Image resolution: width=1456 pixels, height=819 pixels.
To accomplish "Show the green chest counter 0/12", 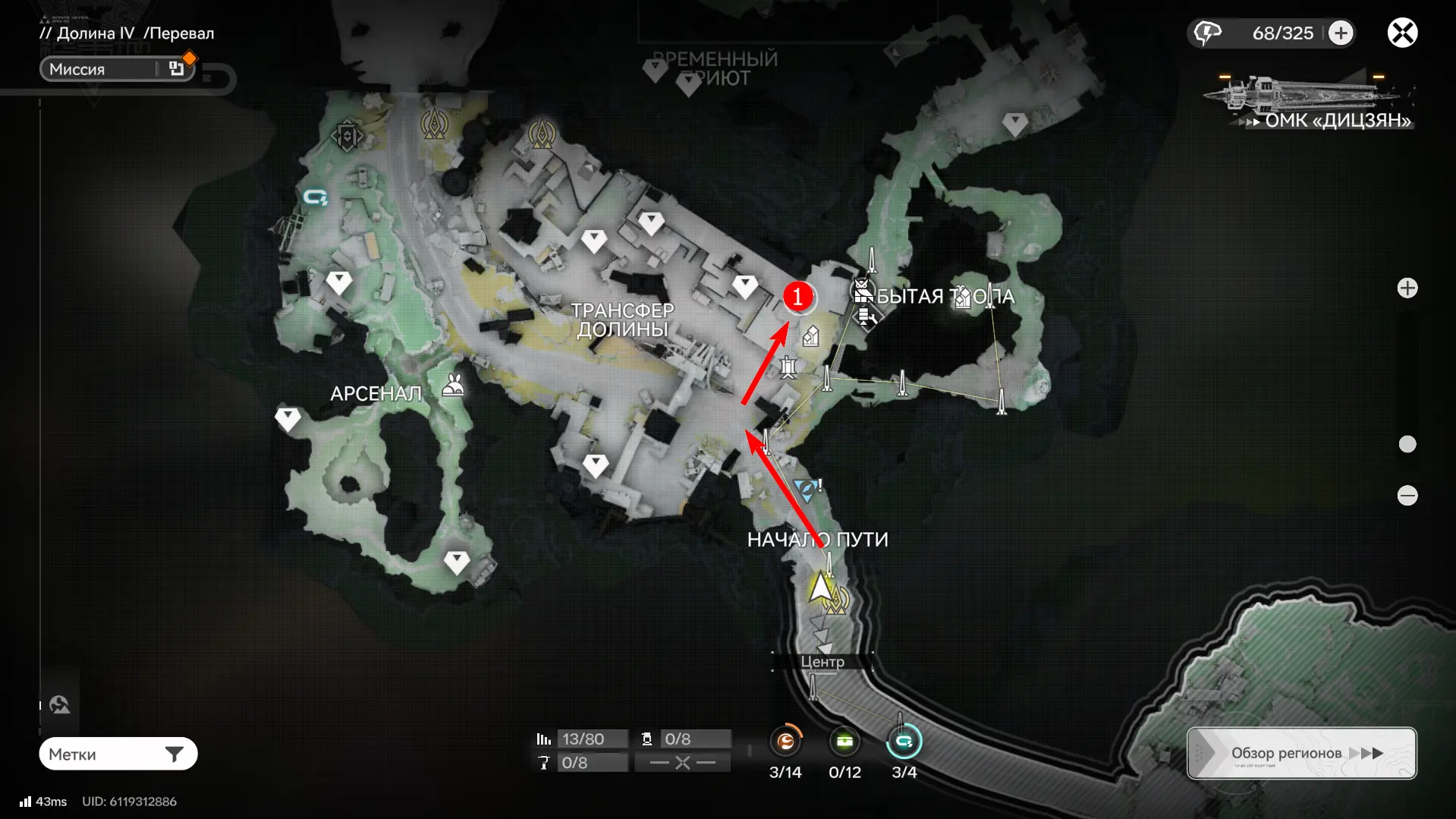I will pos(844,742).
